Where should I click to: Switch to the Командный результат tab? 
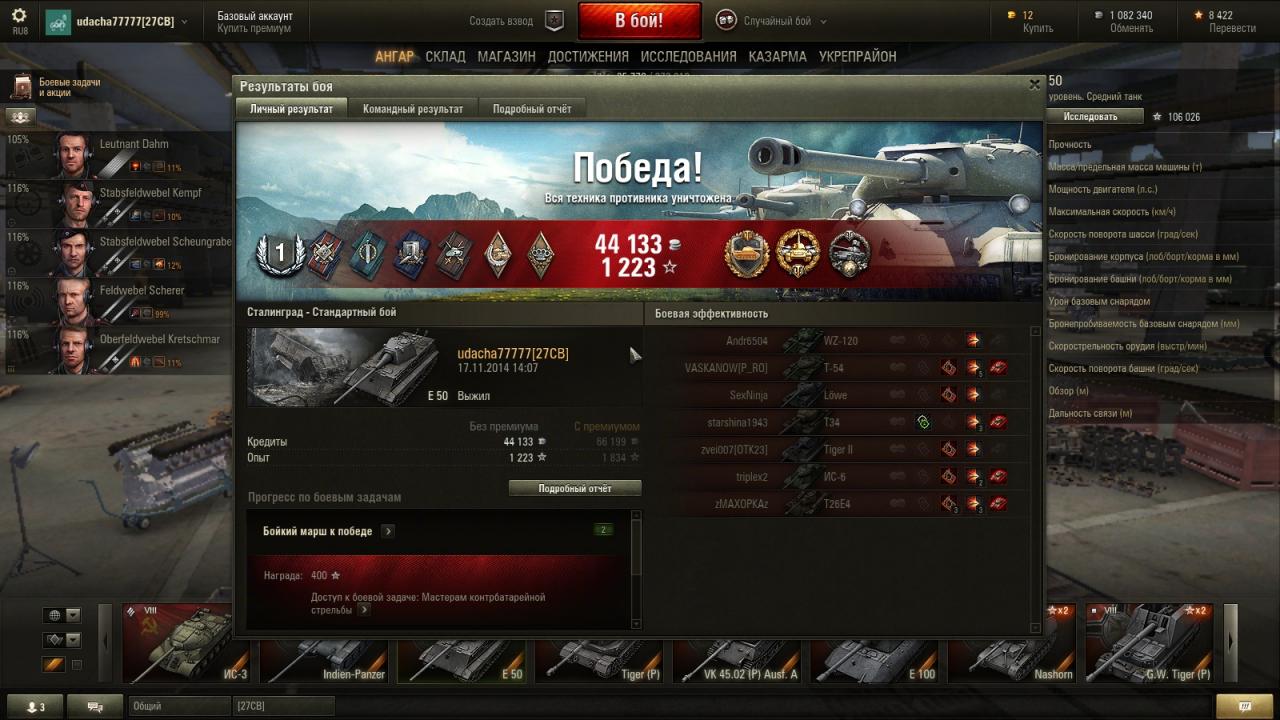tap(412, 109)
